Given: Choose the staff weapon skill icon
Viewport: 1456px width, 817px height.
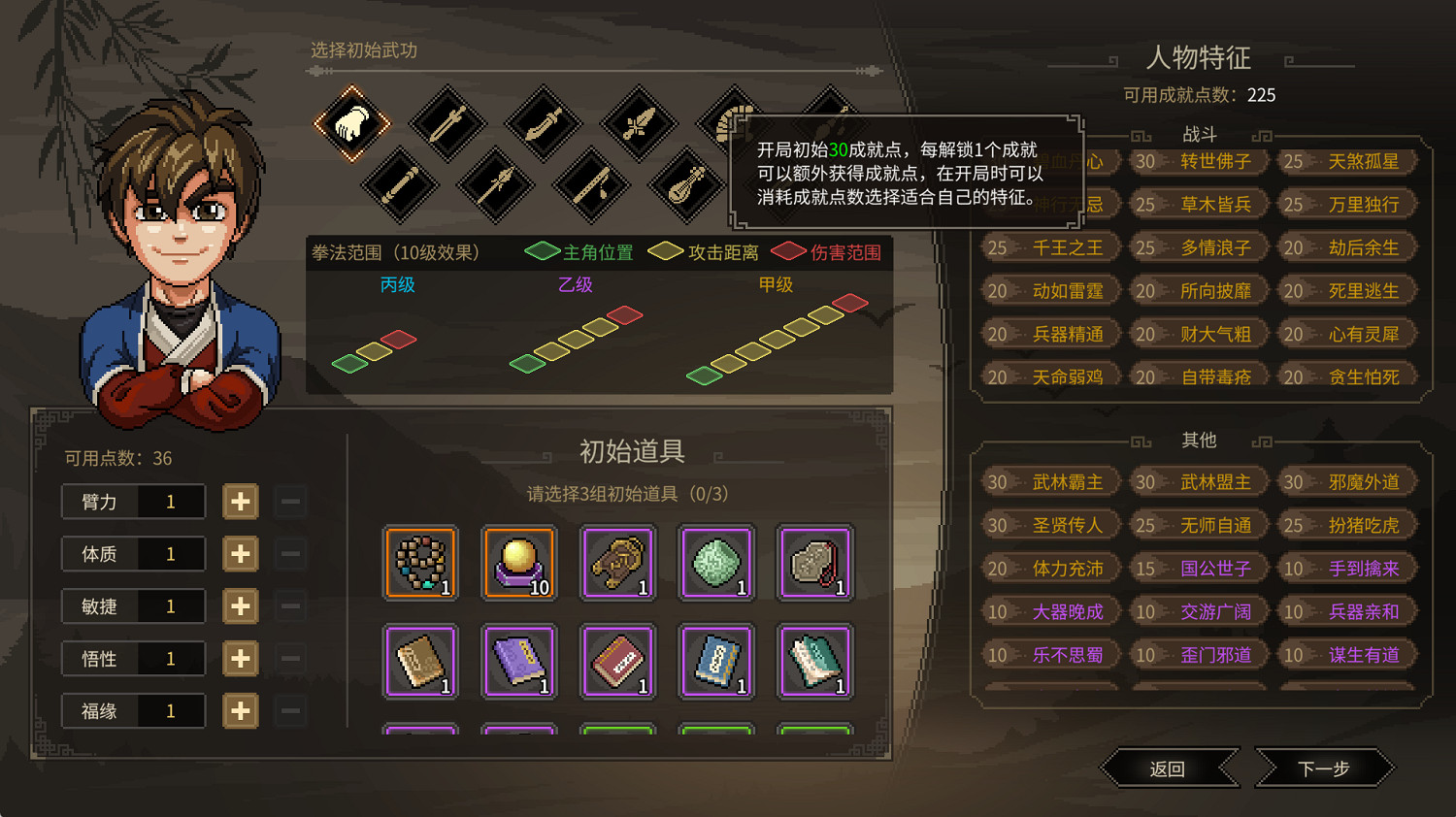Looking at the screenshot, I should [x=400, y=184].
